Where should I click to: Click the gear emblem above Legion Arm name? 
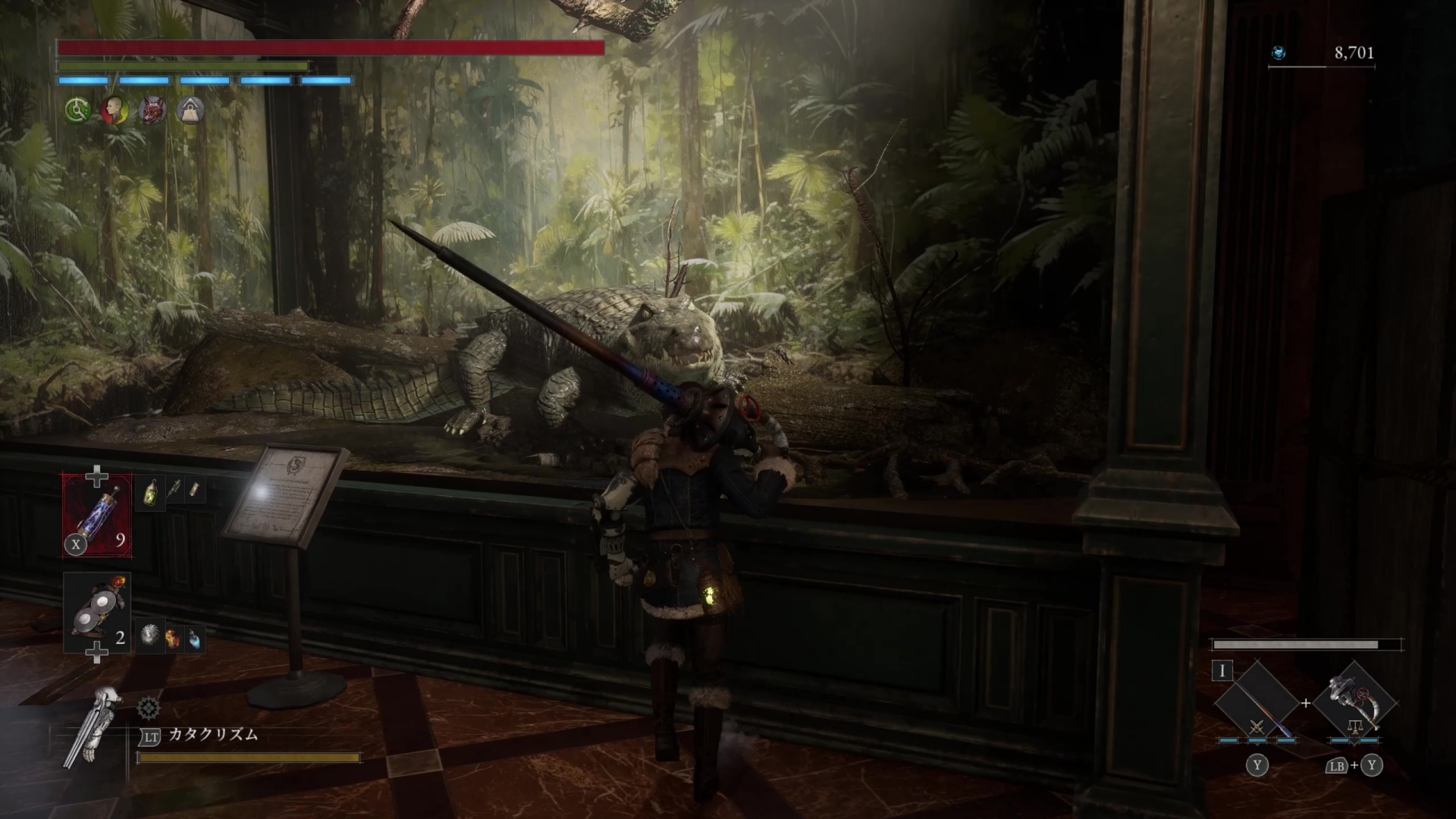[x=149, y=709]
